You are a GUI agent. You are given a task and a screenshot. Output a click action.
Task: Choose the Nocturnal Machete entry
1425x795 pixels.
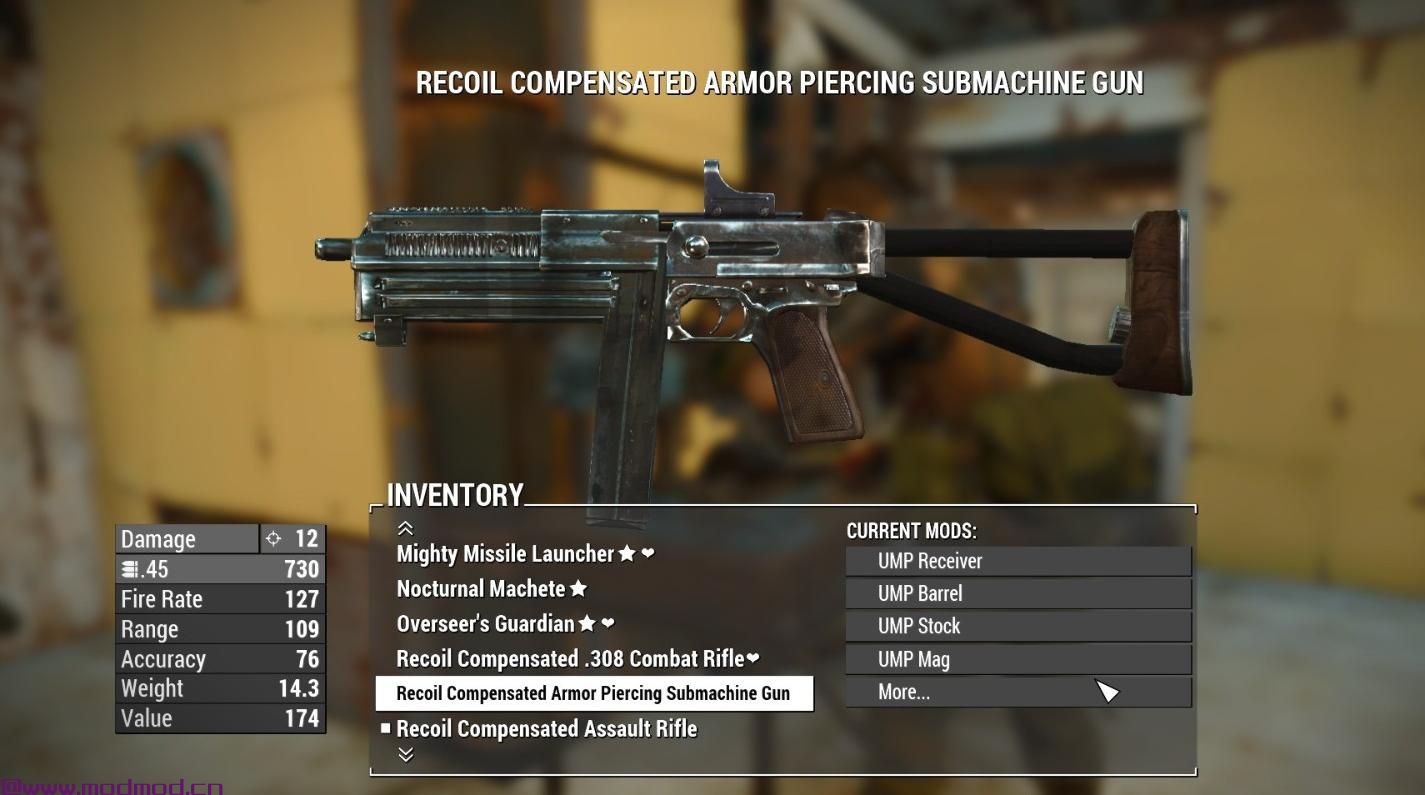point(481,589)
